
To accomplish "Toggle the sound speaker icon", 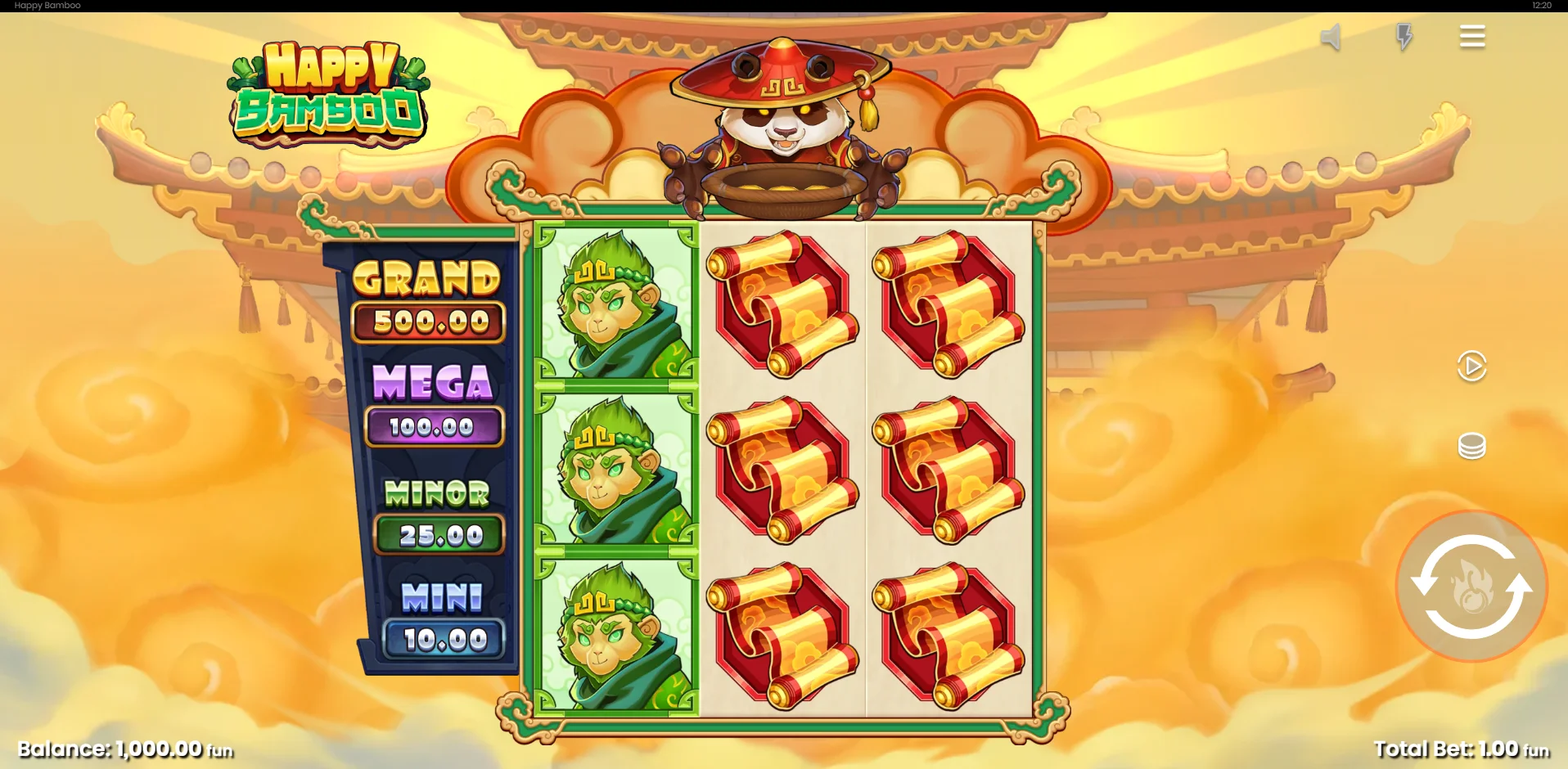I will [x=1331, y=37].
